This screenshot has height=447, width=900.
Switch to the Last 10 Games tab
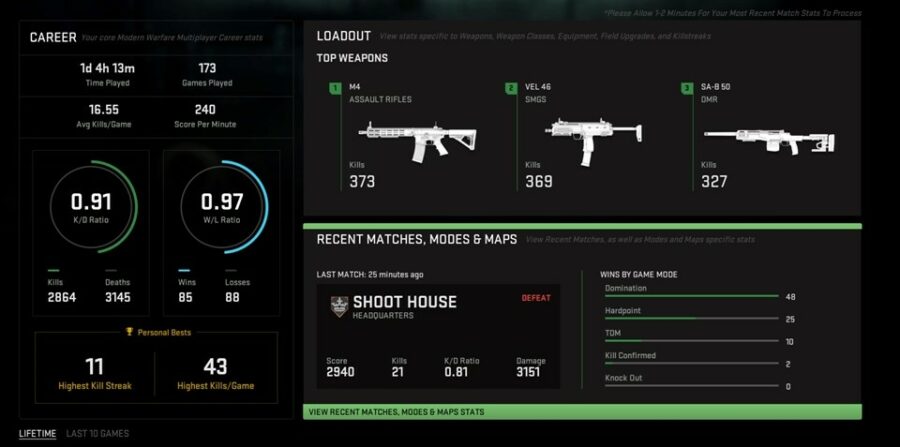[97, 434]
